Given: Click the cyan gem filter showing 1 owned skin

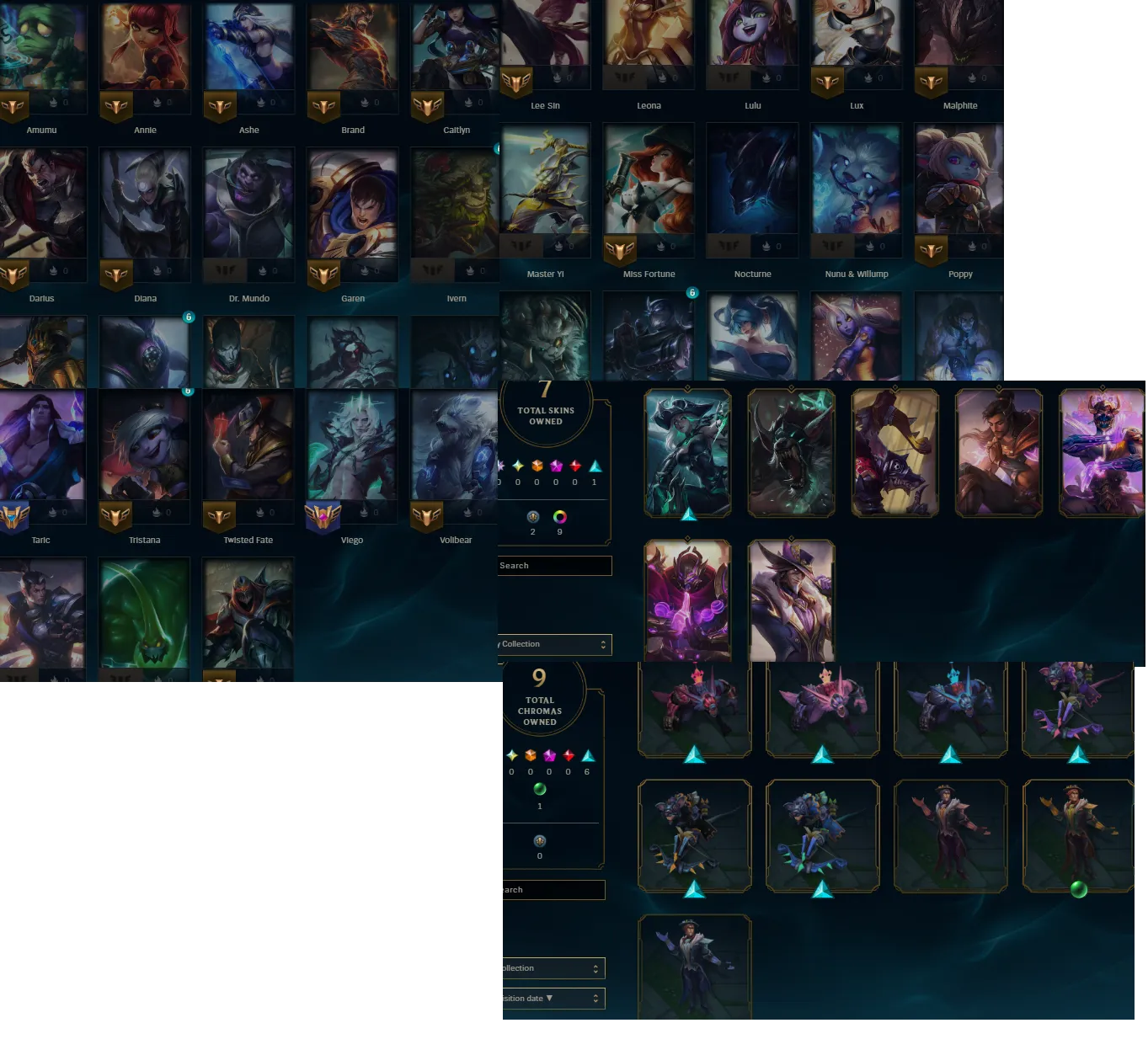Looking at the screenshot, I should [x=595, y=466].
